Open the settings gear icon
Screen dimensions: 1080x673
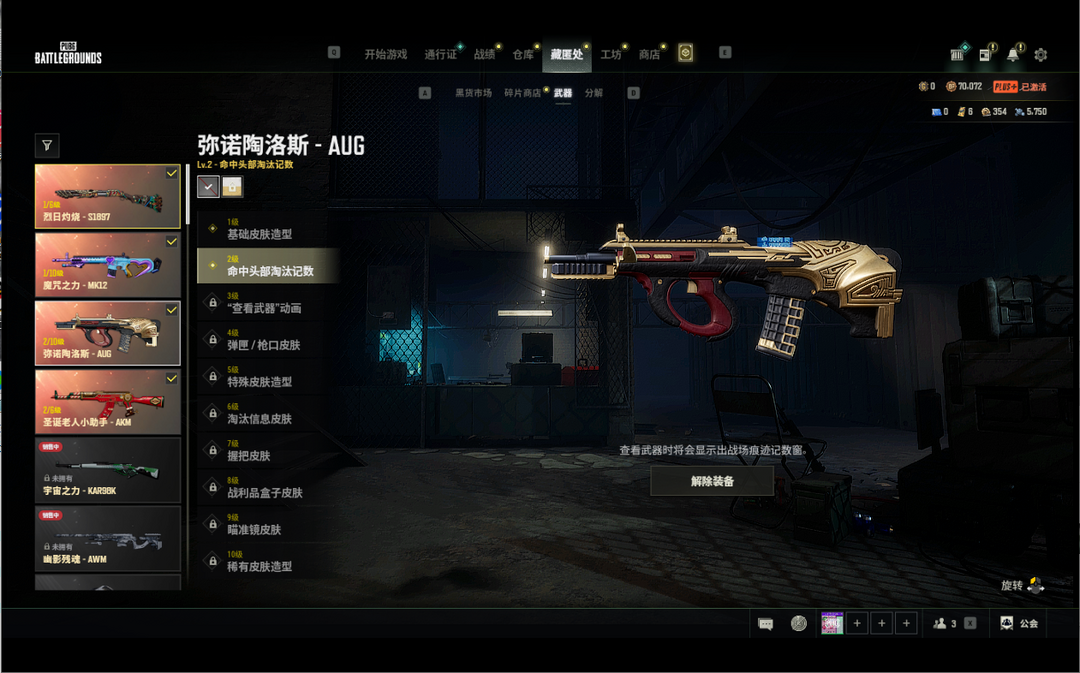click(x=1041, y=54)
